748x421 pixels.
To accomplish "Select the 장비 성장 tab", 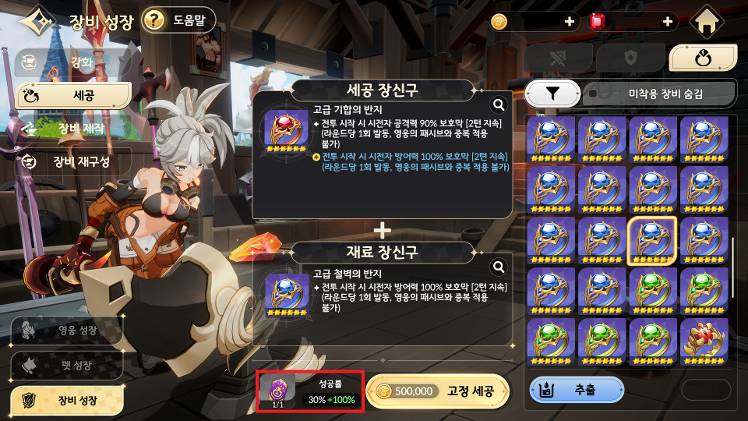I will tap(68, 399).
